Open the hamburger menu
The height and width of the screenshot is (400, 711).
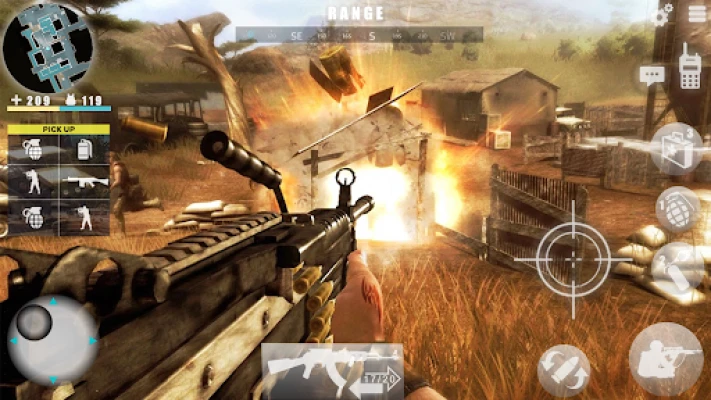(696, 14)
